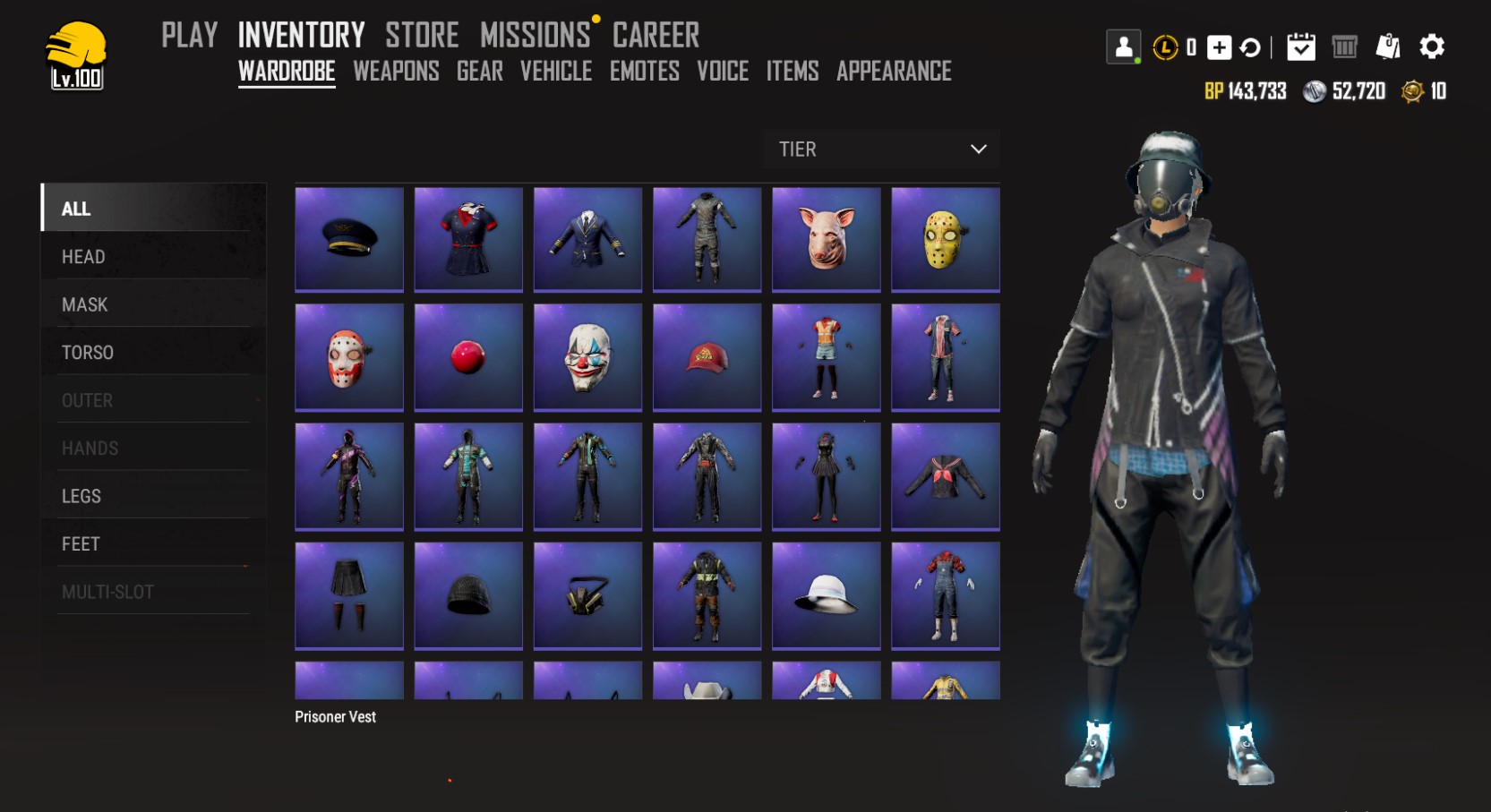The image size is (1491, 812).
Task: Filter wardrobe by Head items
Action: click(x=83, y=257)
